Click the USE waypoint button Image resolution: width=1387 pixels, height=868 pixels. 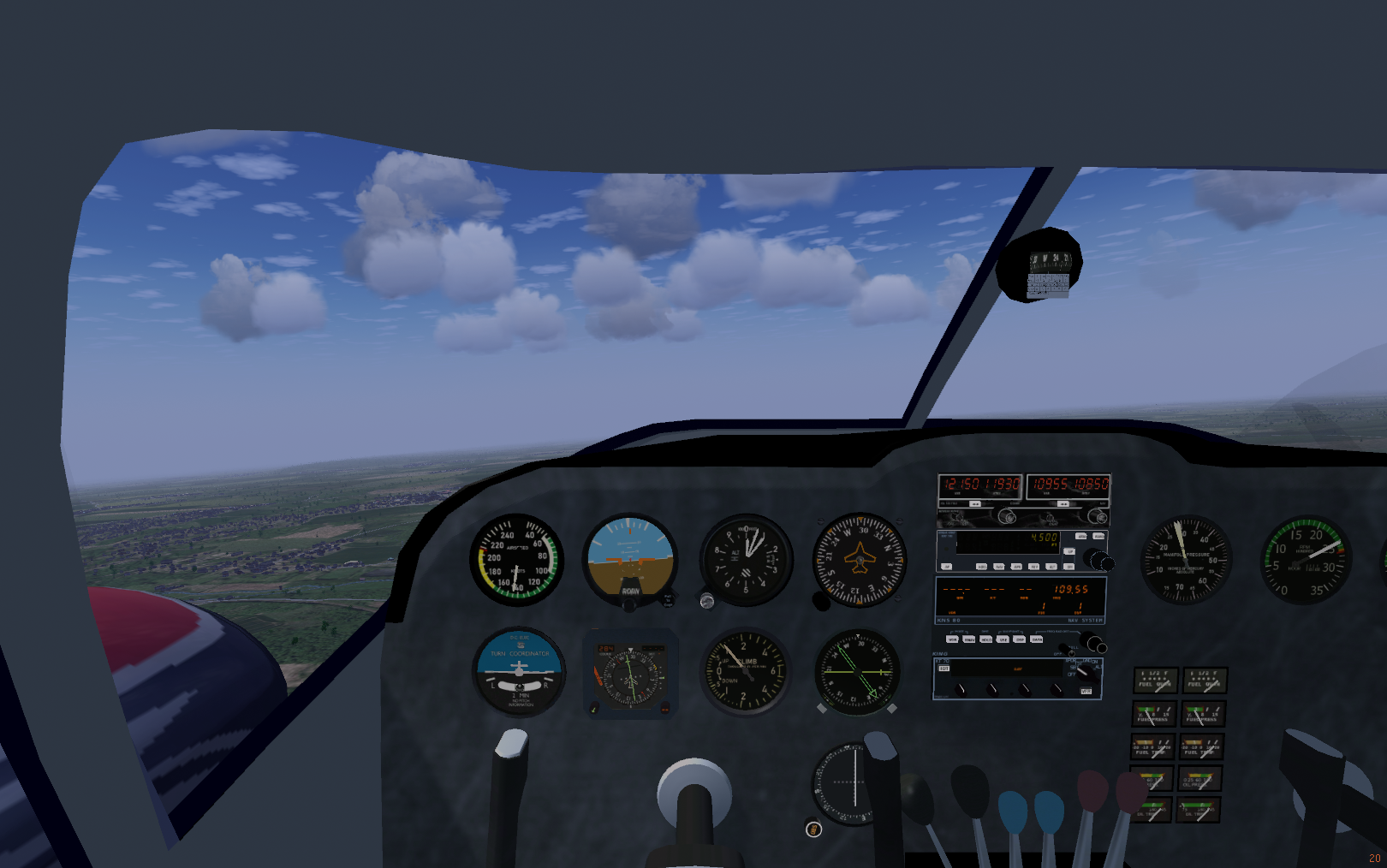click(1003, 639)
